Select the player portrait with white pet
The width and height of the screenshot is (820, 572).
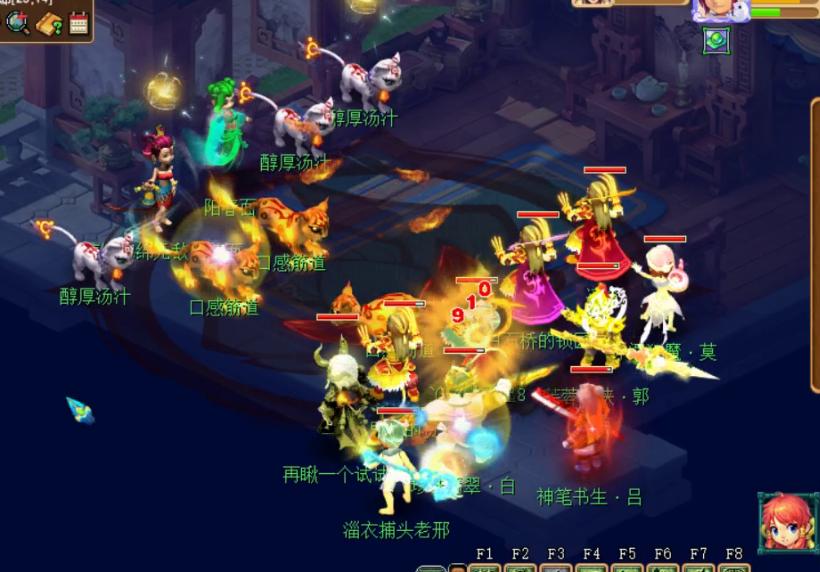(x=720, y=9)
